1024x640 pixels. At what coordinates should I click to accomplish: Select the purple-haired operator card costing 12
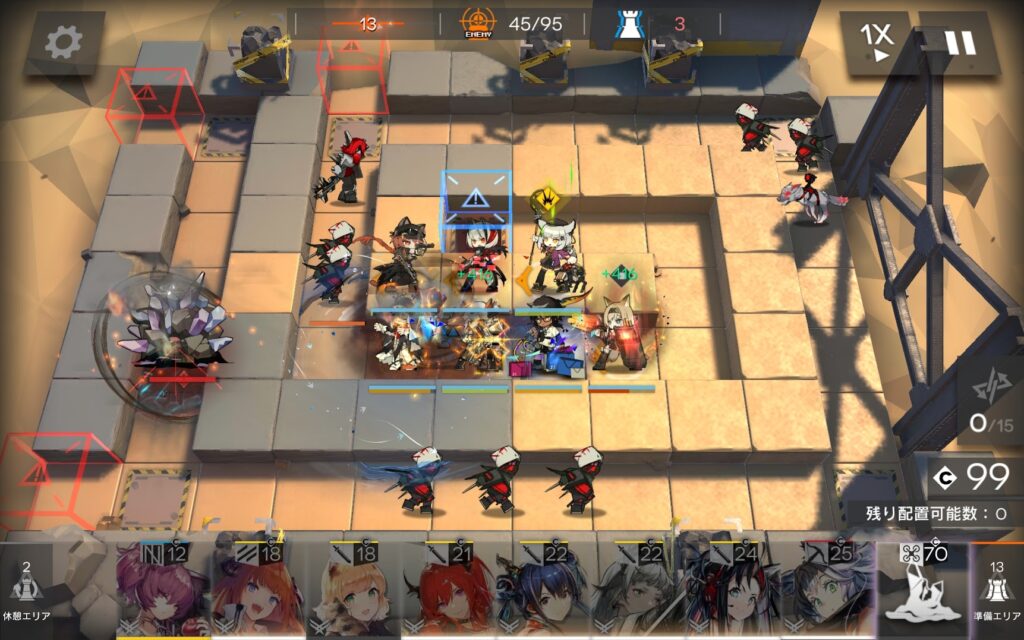(162, 592)
